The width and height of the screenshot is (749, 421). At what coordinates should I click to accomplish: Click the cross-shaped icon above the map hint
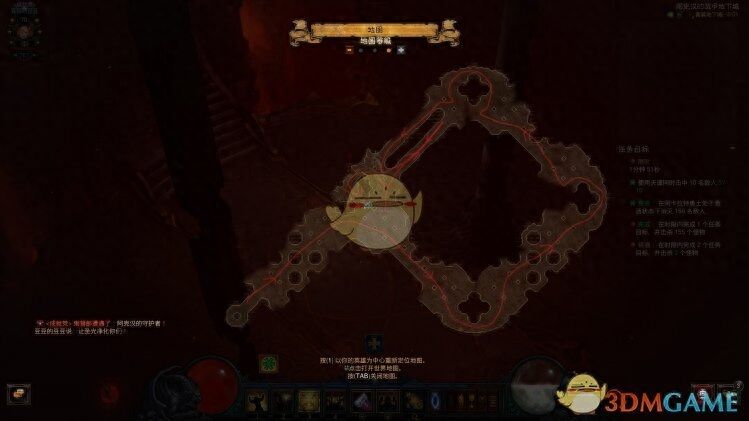(x=373, y=343)
